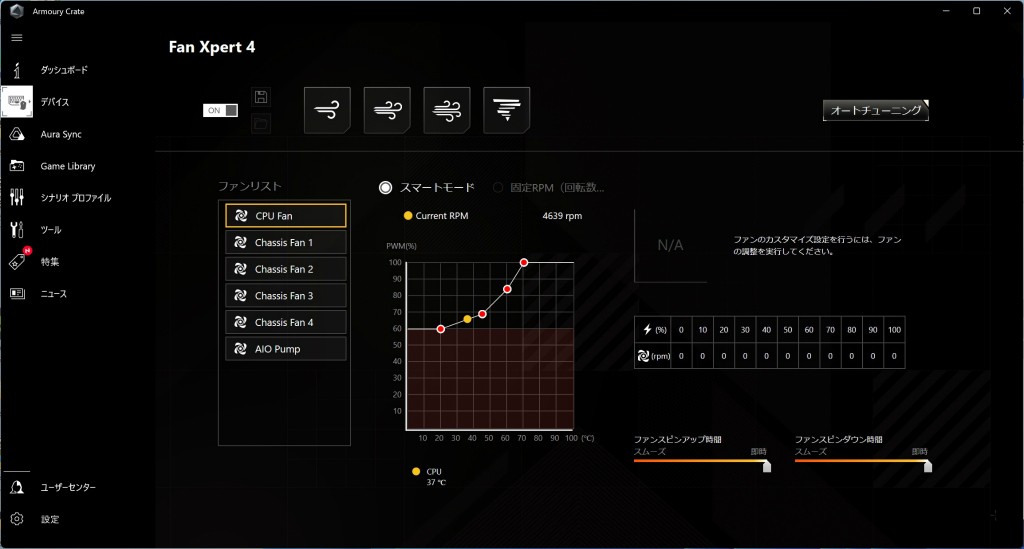1024x549 pixels.
Task: Click the オートチューニング button
Action: click(x=876, y=110)
